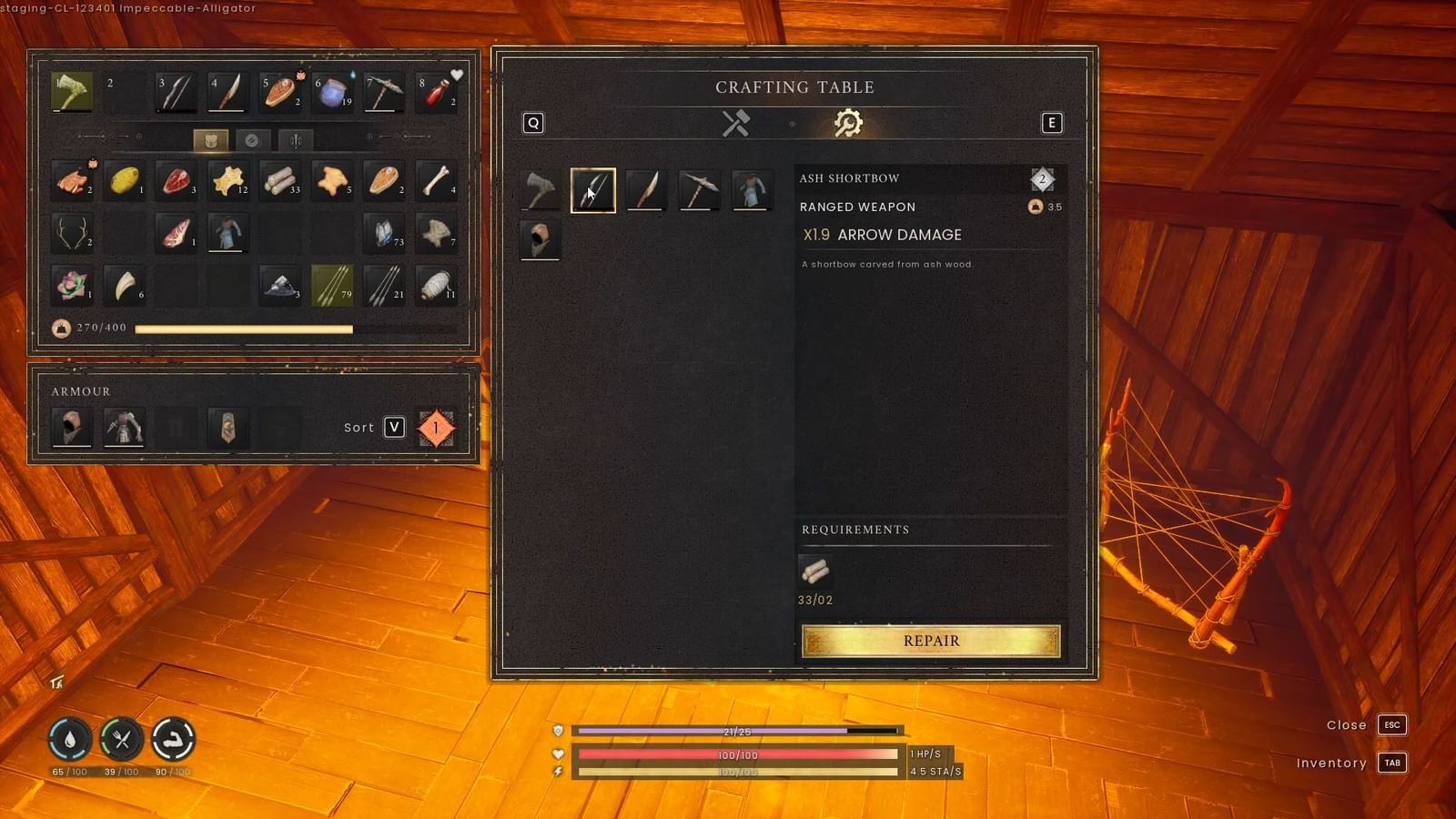The width and height of the screenshot is (1456, 819).
Task: Click the weight capacity bar showing 270/400
Action: click(x=244, y=328)
